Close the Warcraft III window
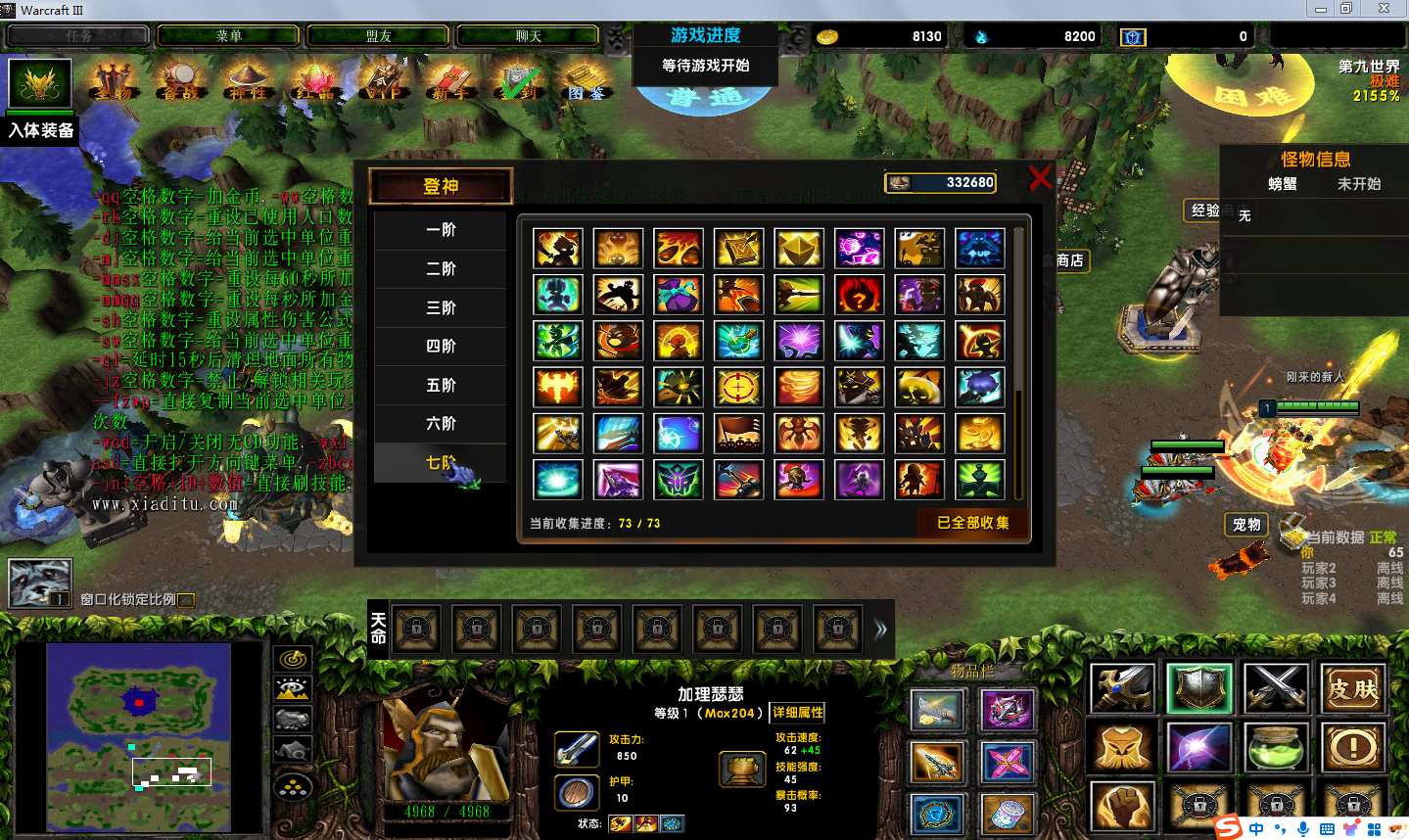Viewport: 1409px width, 840px height. coord(1384,9)
